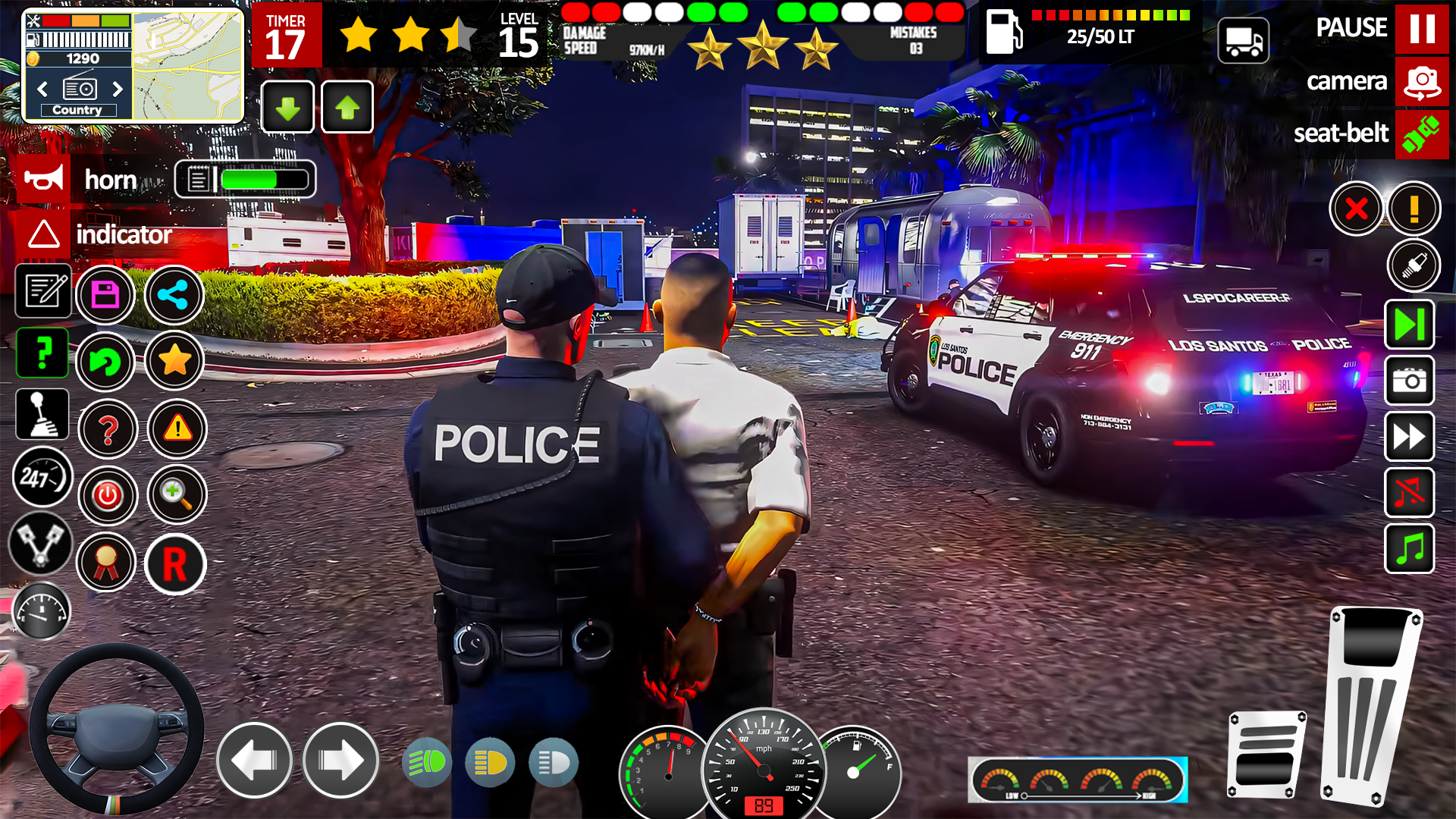
Task: Toggle the seat-belt on
Action: 1421,134
